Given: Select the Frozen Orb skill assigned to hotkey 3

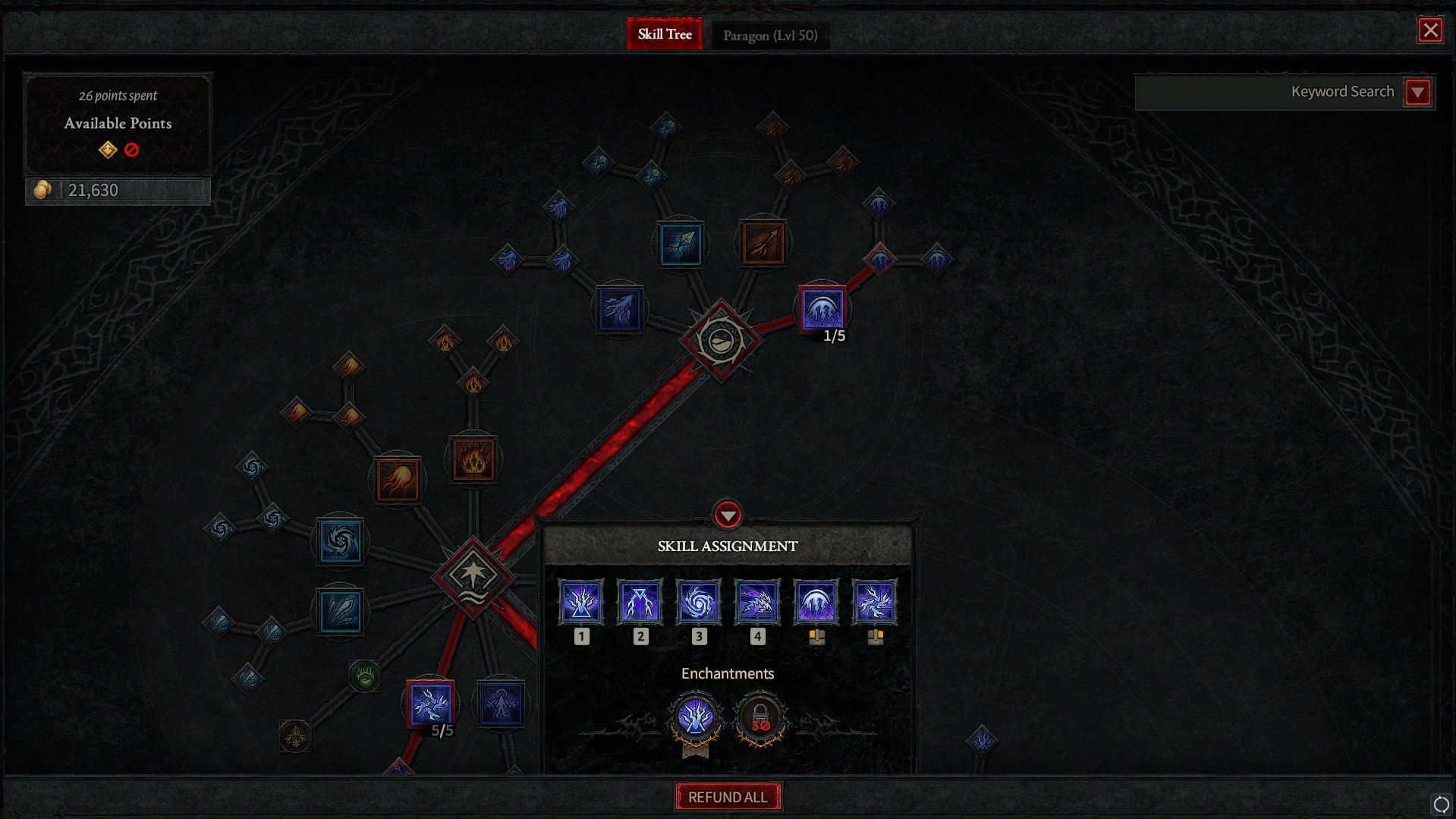Looking at the screenshot, I should (698, 601).
